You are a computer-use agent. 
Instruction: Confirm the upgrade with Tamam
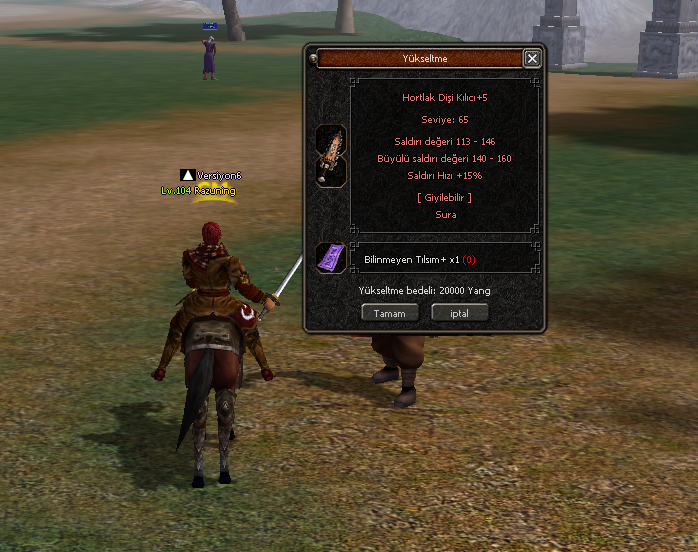tap(389, 313)
